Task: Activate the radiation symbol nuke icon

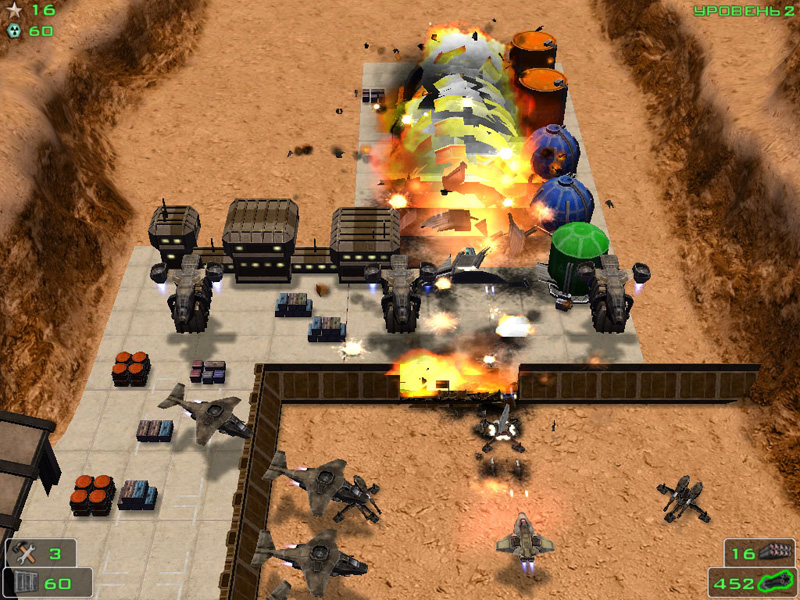Action: click(x=14, y=30)
